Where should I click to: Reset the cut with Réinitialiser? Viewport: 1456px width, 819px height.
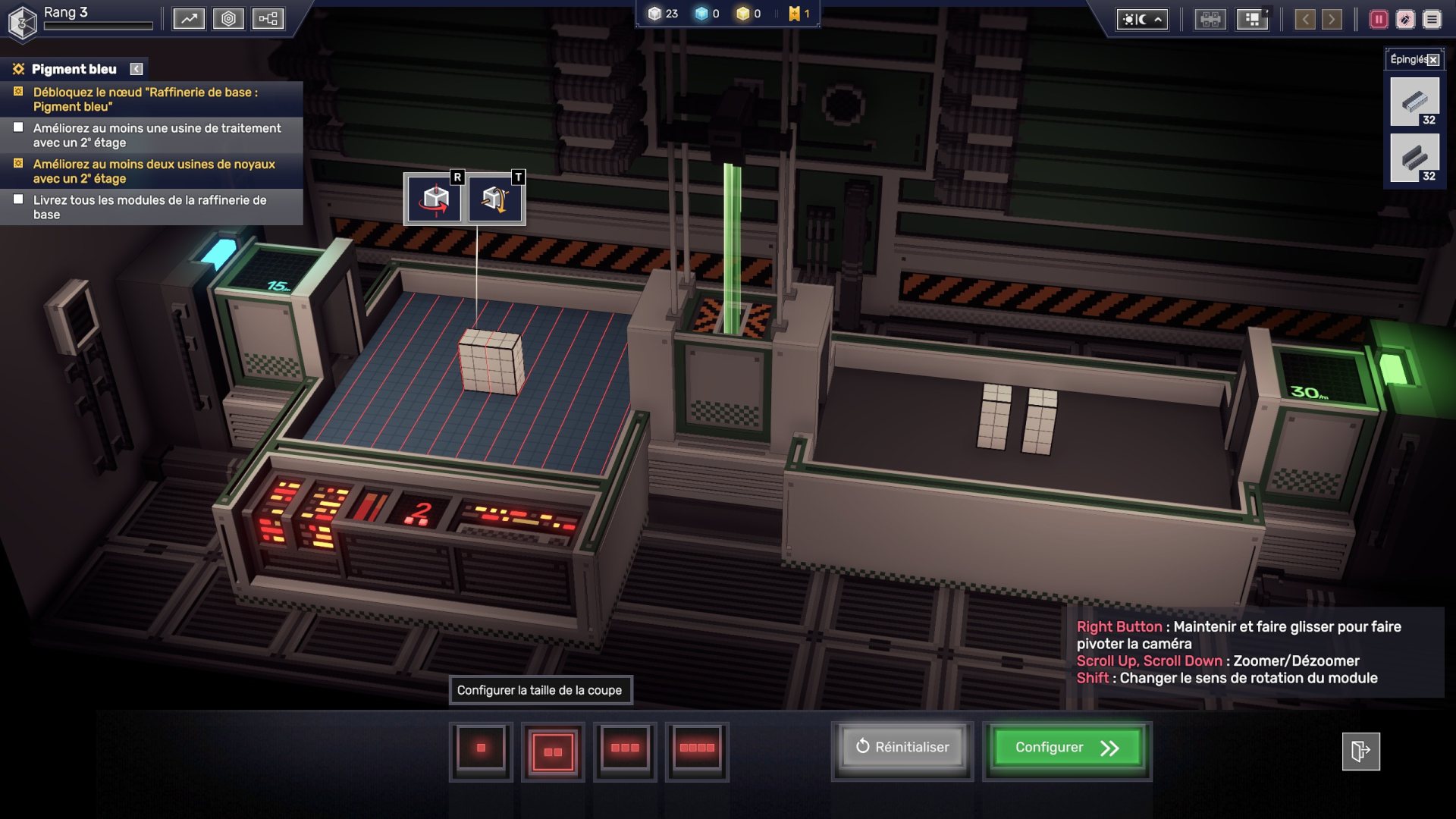coord(902,748)
